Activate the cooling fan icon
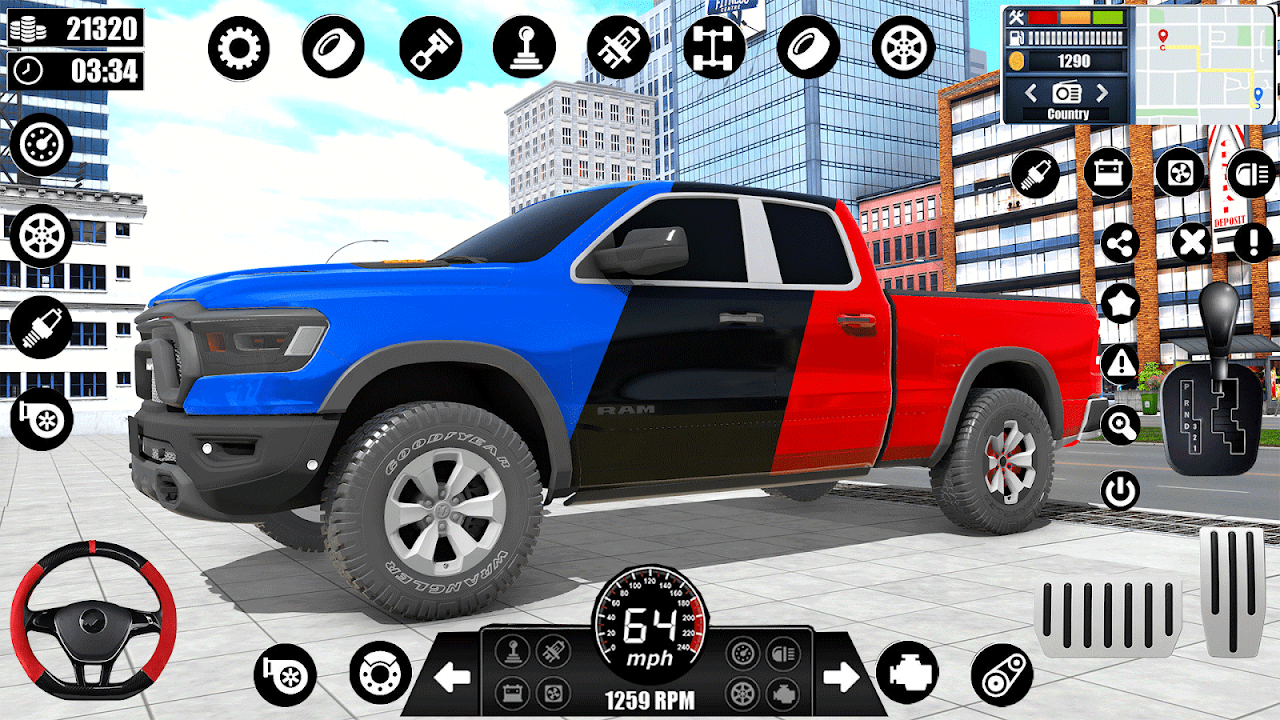This screenshot has width=1280, height=720. (x=1180, y=173)
